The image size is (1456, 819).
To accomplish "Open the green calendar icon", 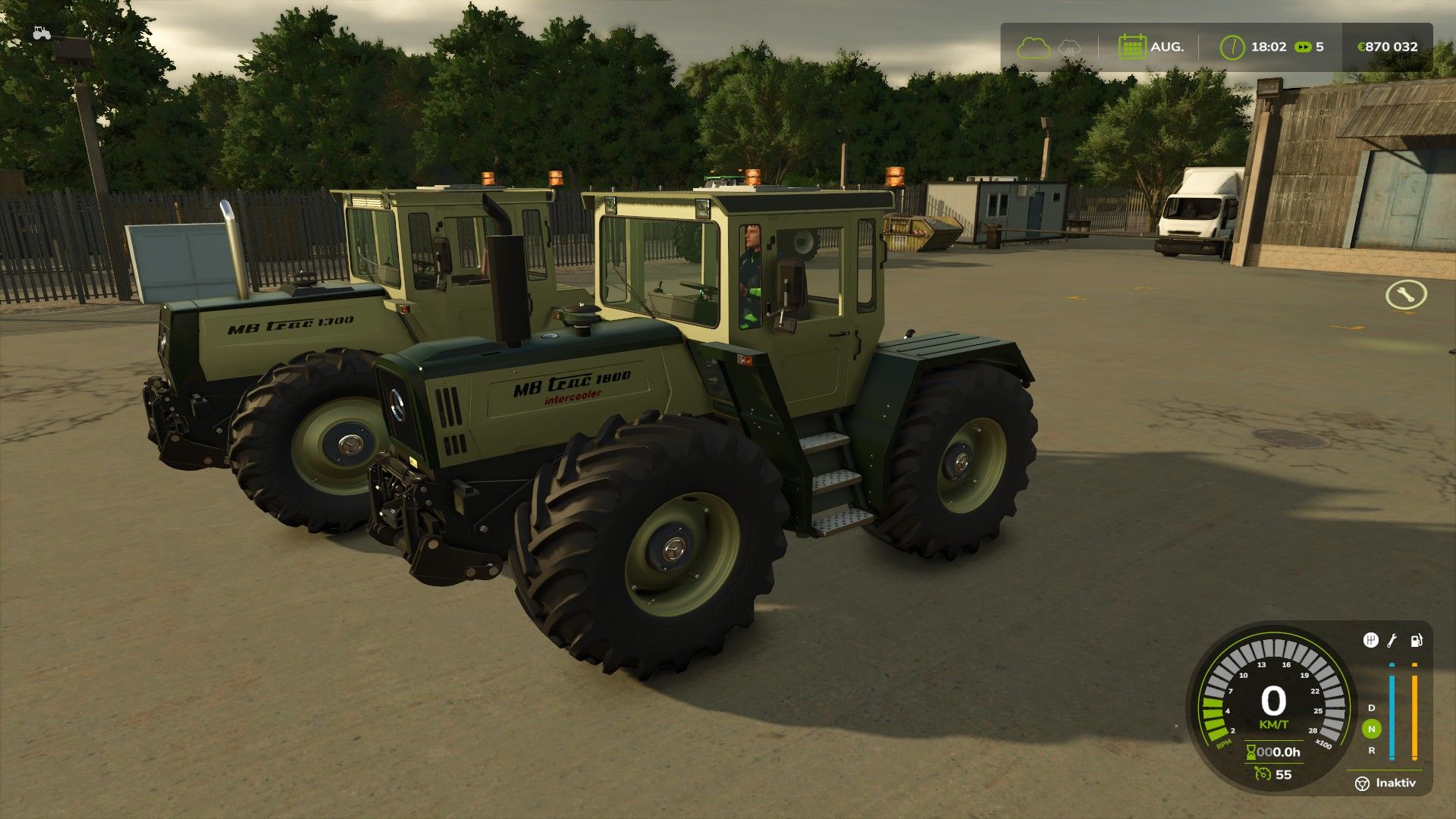I will tap(1131, 46).
